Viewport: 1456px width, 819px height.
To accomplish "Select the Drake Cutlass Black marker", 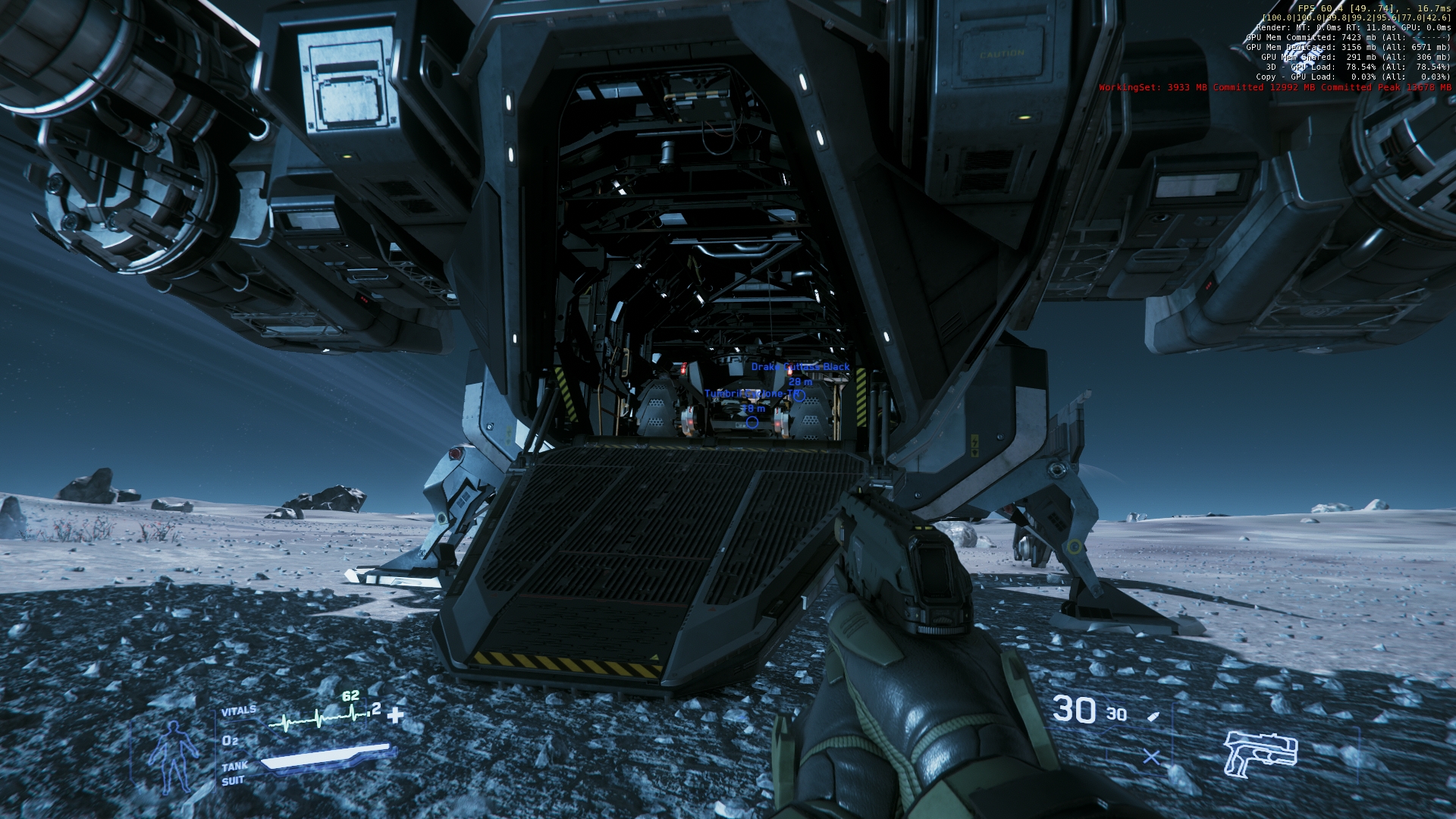I will coord(799,395).
